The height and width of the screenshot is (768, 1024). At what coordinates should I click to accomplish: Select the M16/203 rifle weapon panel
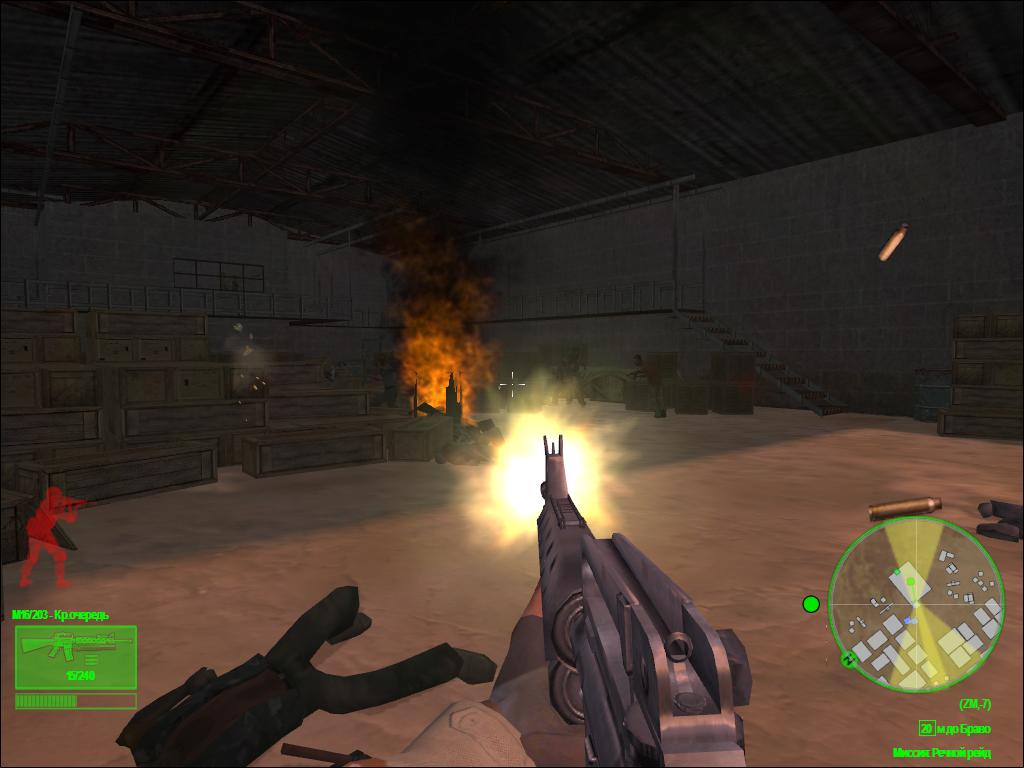75,657
